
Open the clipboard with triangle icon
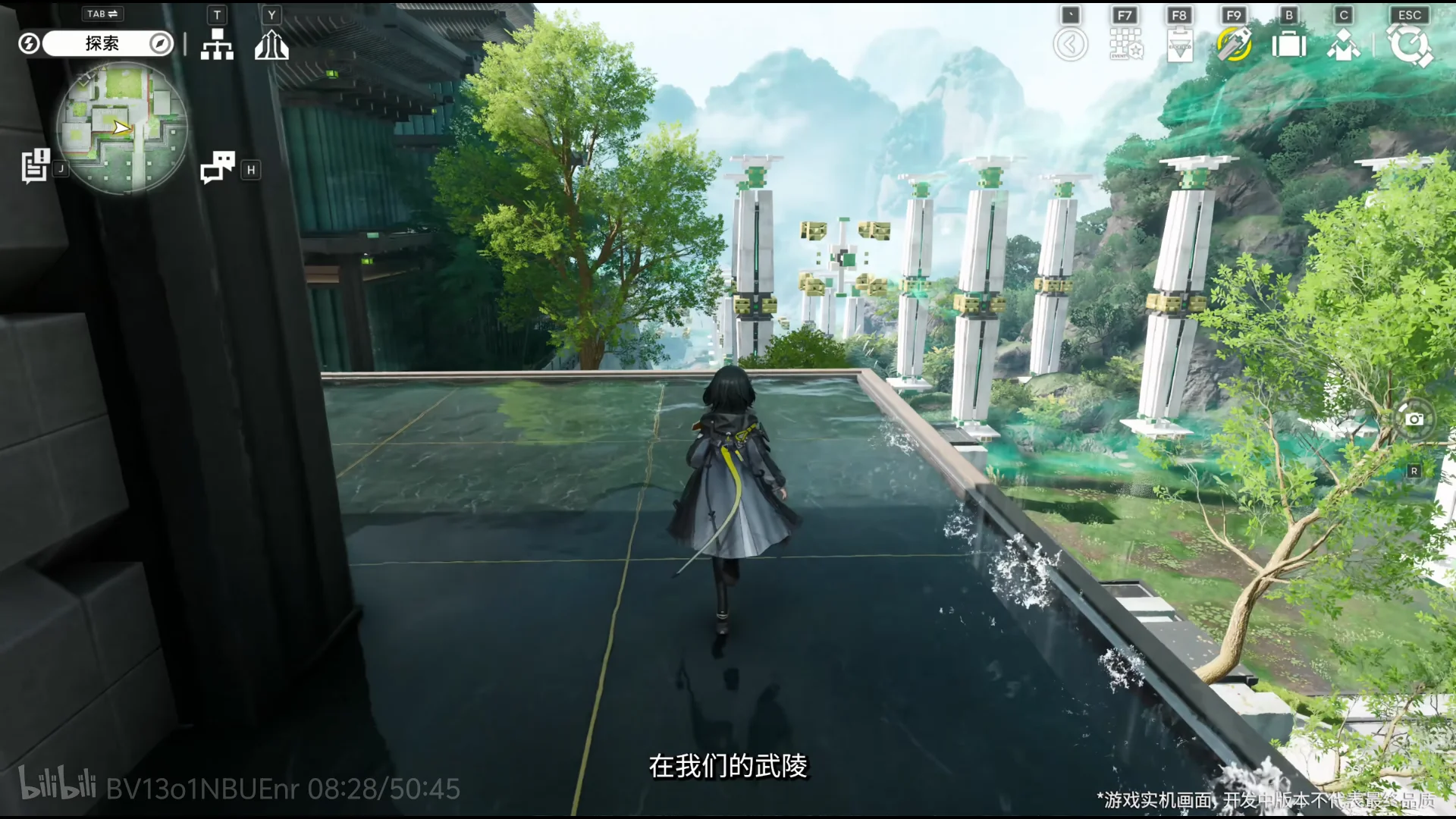pyautogui.click(x=1179, y=45)
